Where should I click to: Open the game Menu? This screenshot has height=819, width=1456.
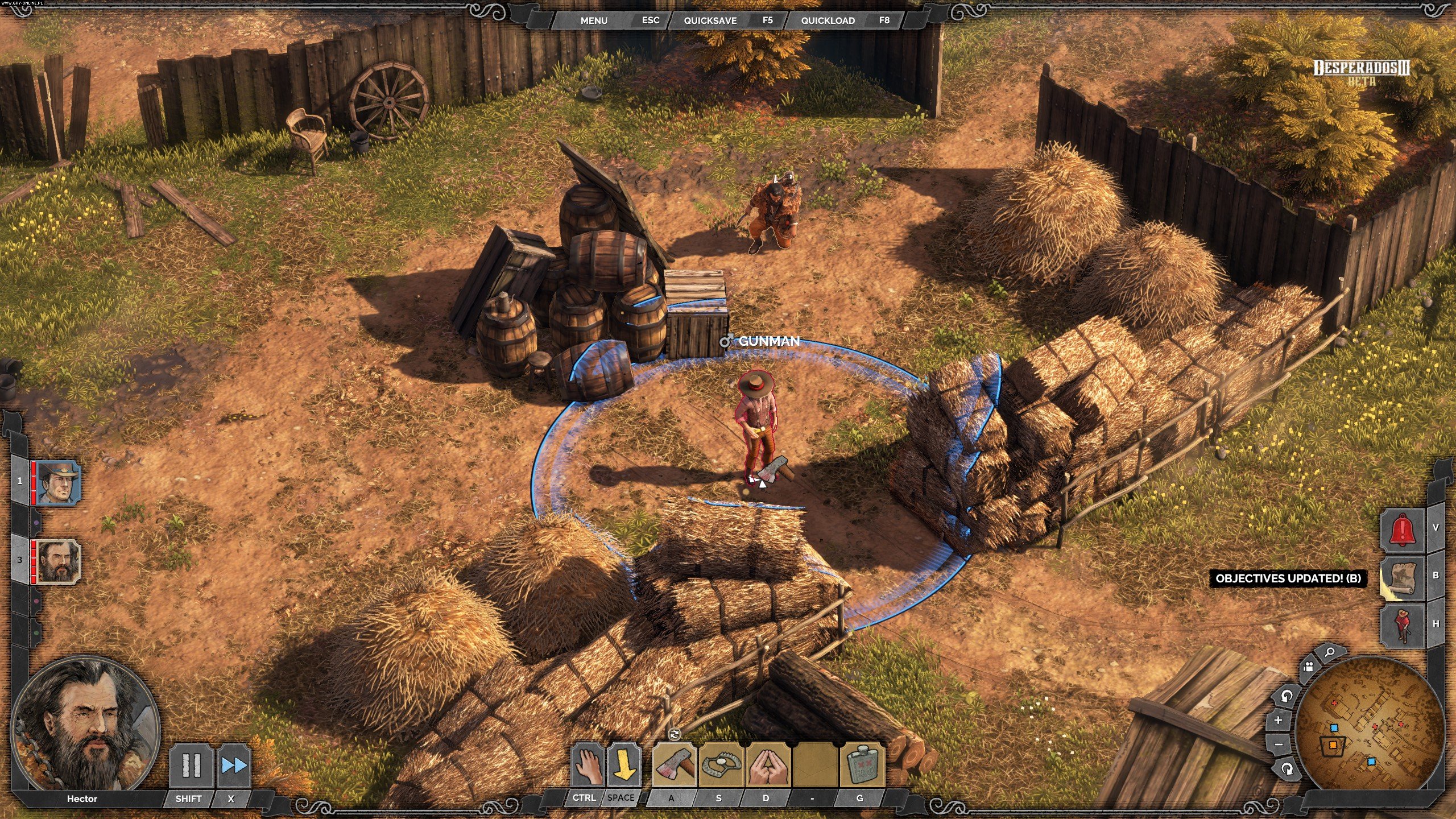[594, 20]
